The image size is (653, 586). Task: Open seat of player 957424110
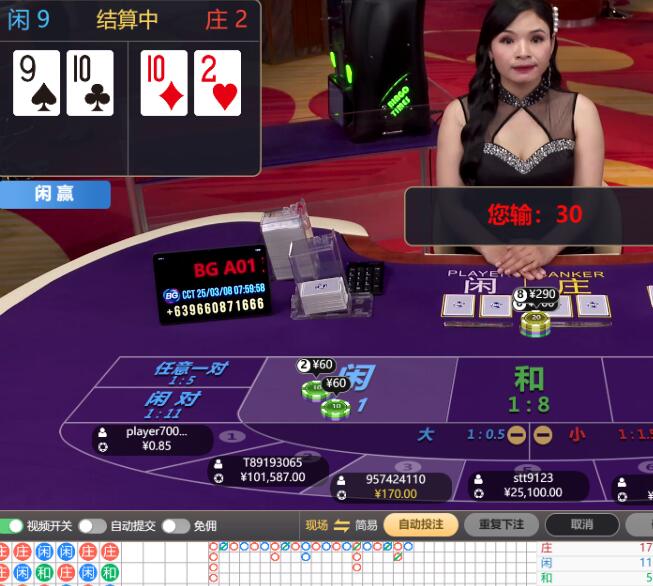tap(394, 486)
